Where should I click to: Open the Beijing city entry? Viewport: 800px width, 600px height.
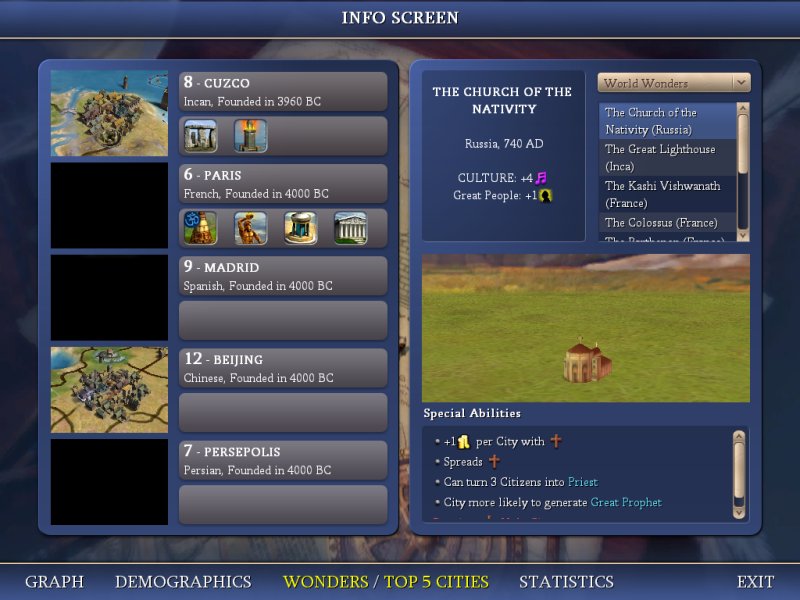pyautogui.click(x=283, y=367)
